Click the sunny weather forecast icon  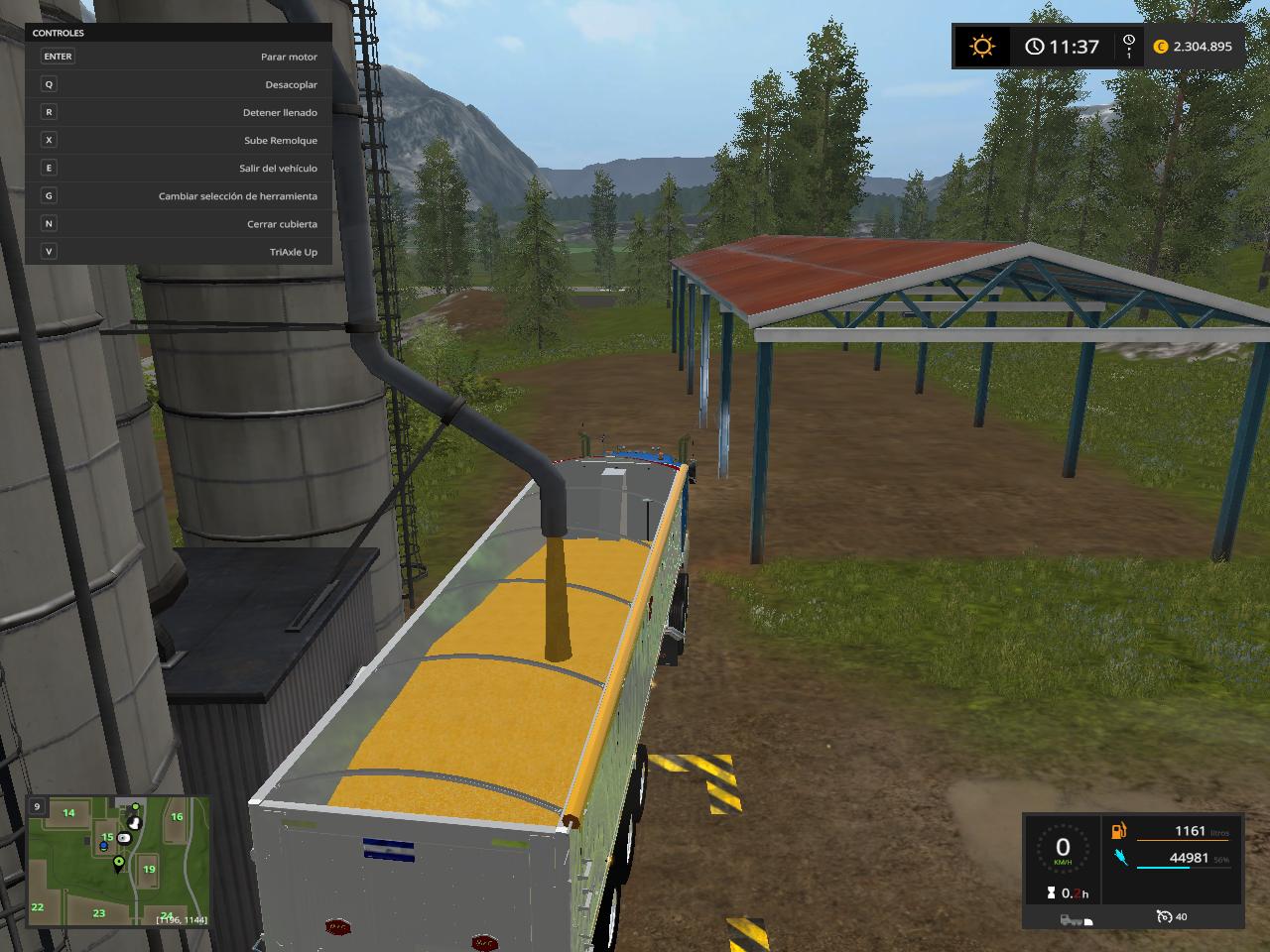pos(982,47)
